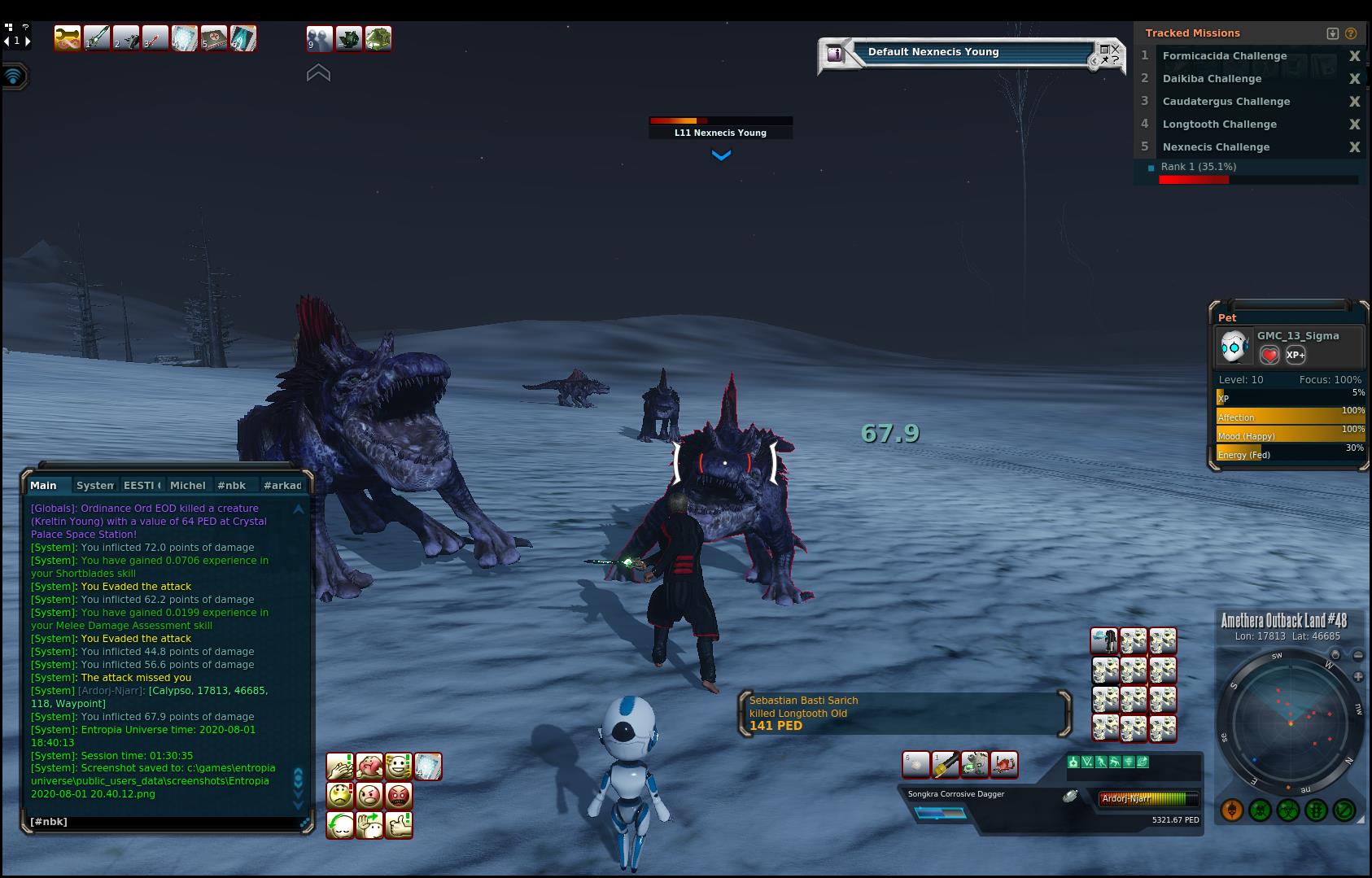Open the Tracked Missions help icon
Viewport: 1372px width, 878px height.
[1351, 33]
